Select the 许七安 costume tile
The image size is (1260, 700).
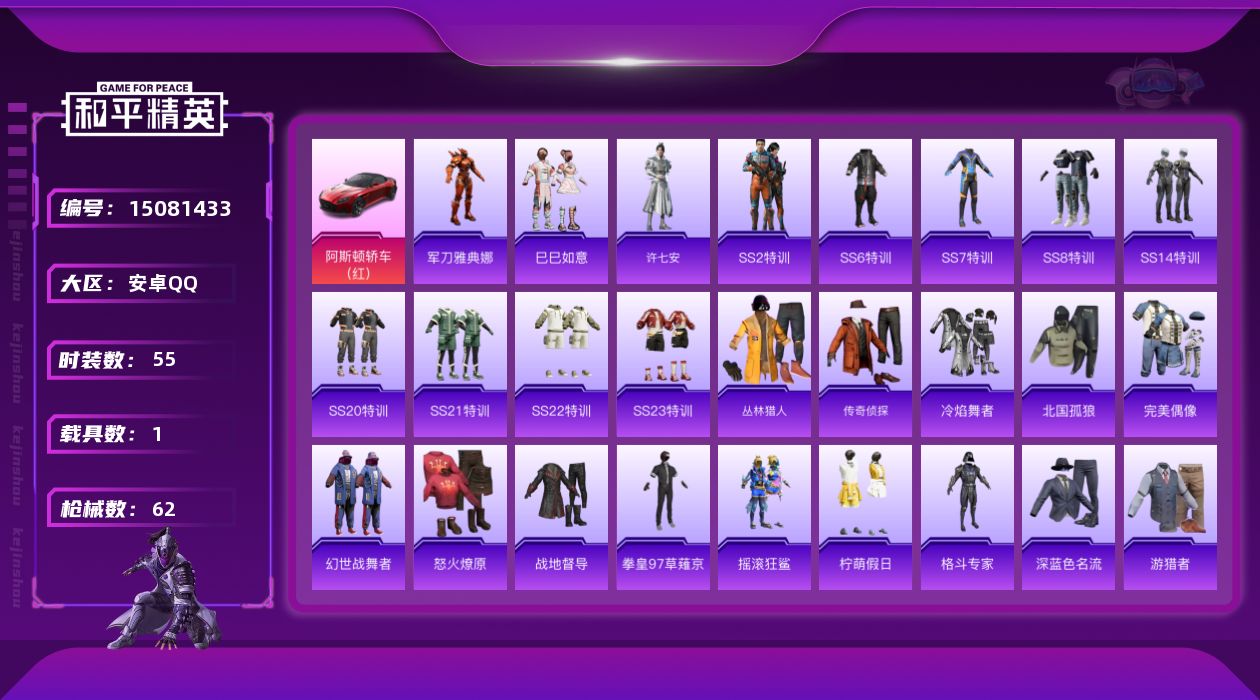click(663, 211)
